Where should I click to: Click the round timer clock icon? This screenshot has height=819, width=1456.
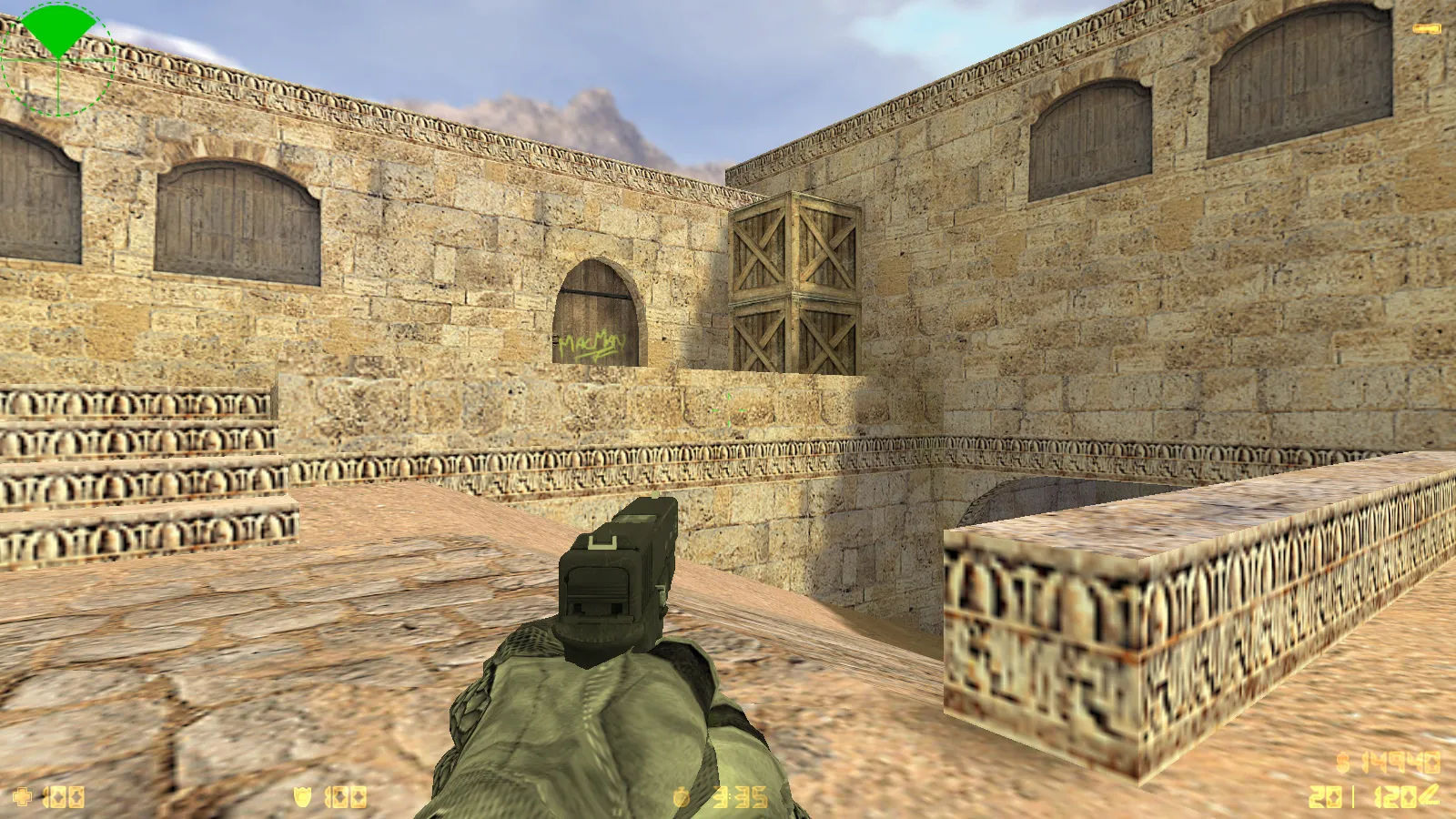click(682, 797)
